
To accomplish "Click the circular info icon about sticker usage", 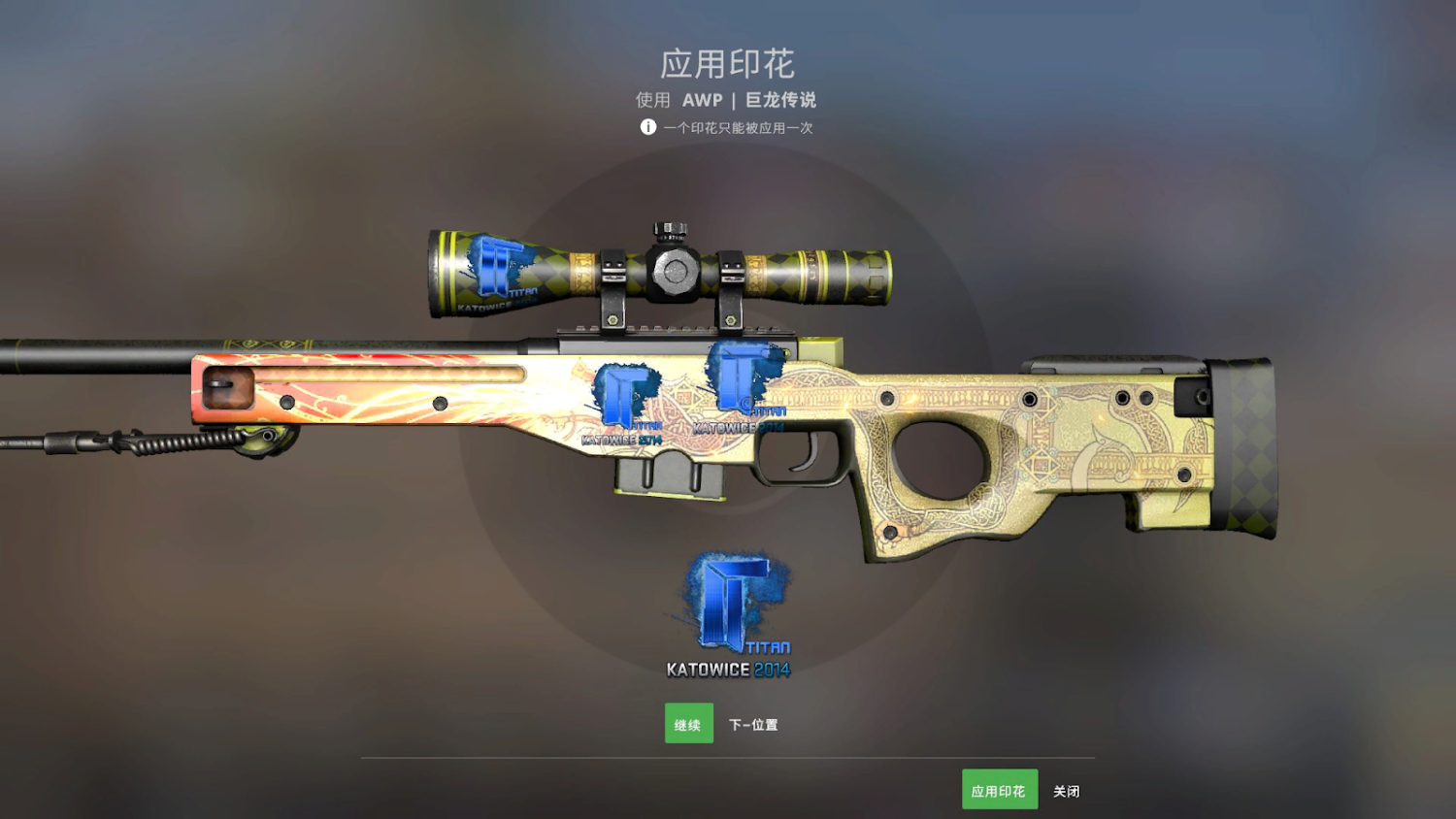I will (x=647, y=126).
